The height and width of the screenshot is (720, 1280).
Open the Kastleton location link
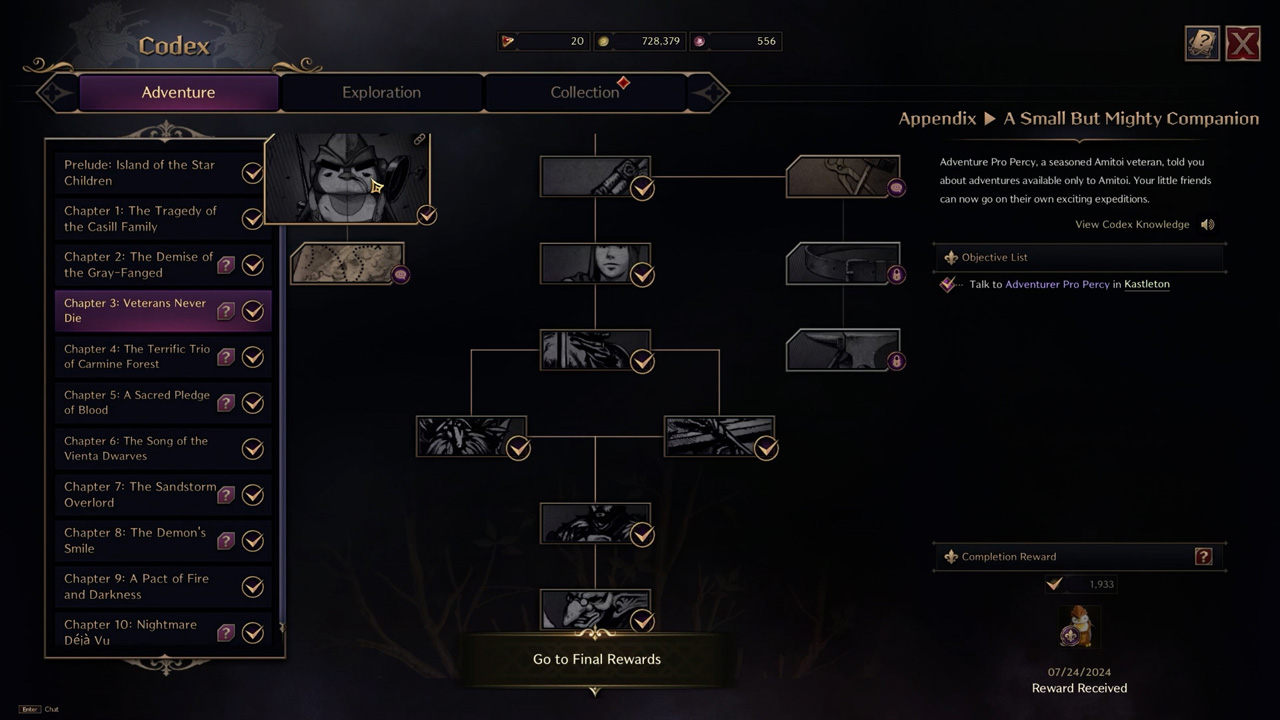pos(1146,284)
